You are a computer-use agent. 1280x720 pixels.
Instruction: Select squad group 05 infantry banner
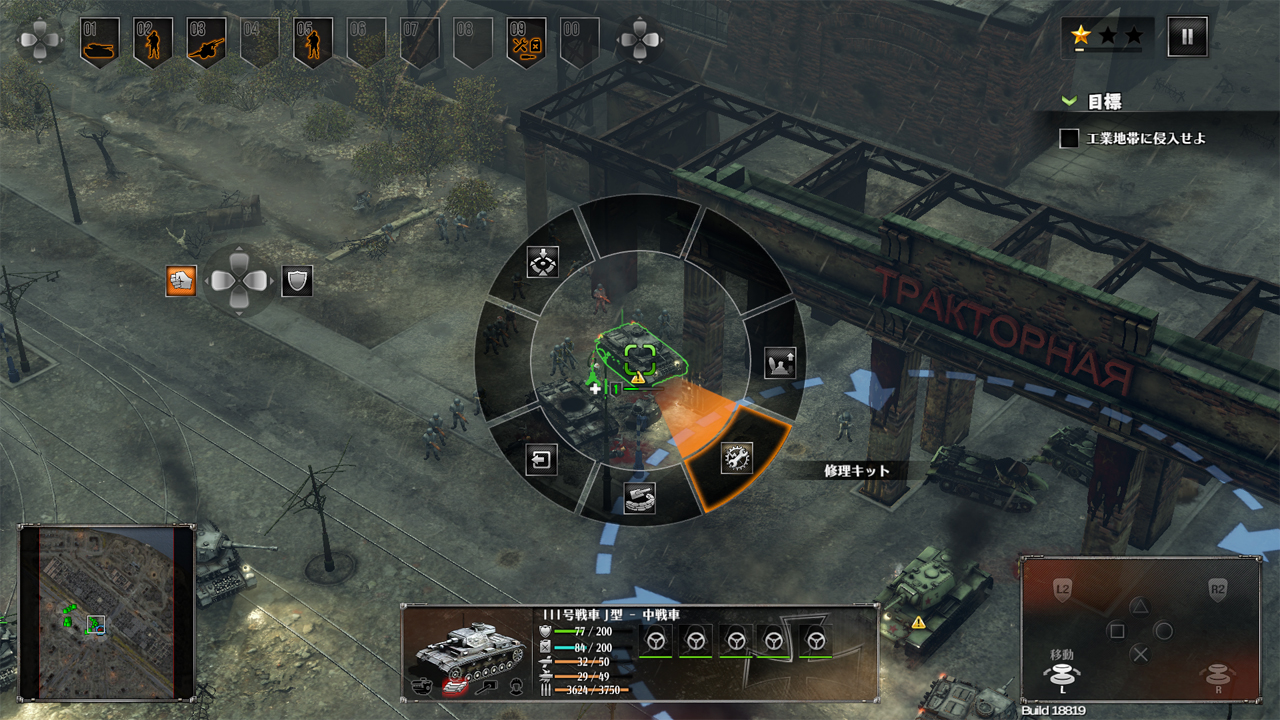pyautogui.click(x=313, y=42)
